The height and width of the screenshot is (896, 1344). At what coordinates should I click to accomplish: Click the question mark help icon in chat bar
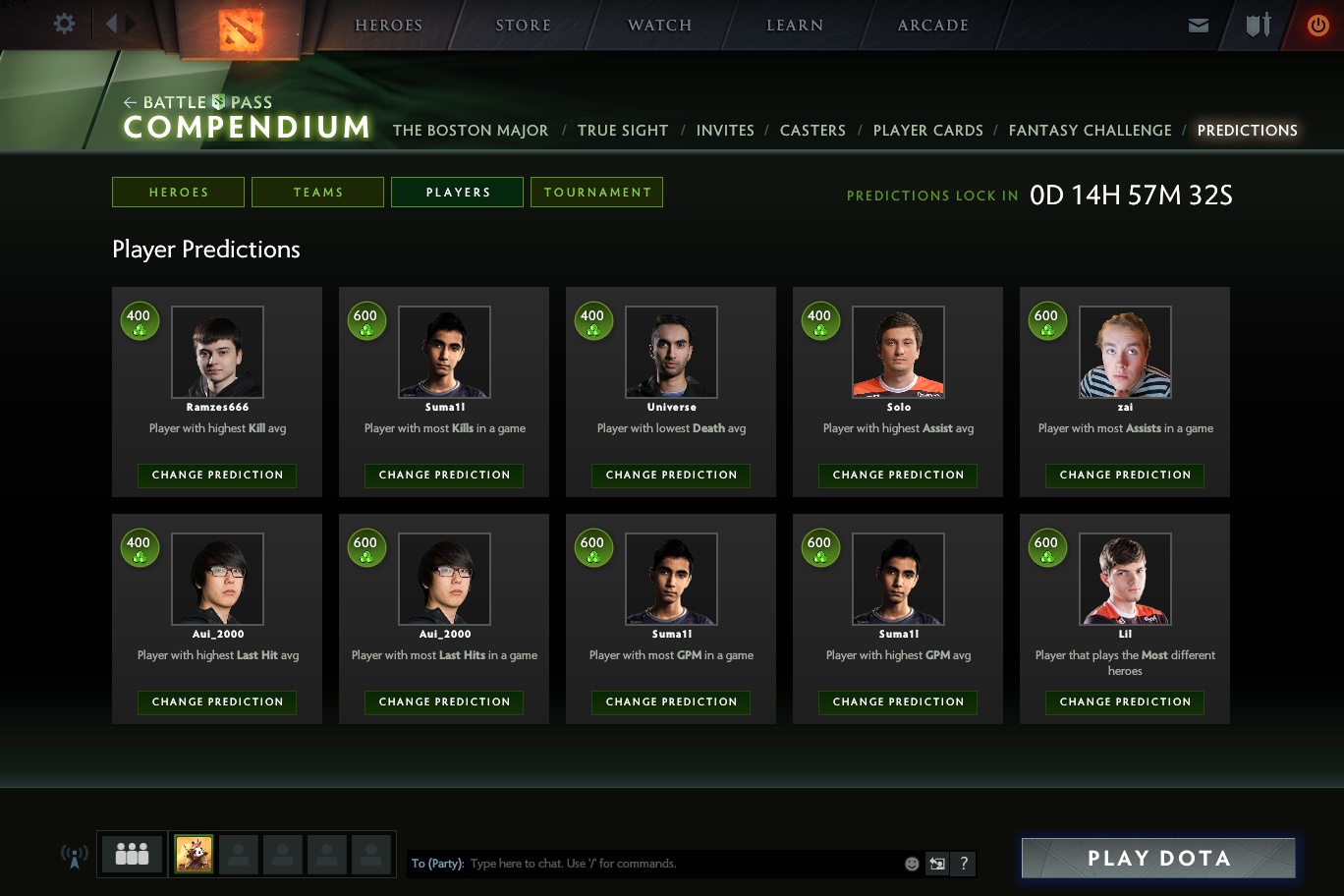pyautogui.click(x=963, y=864)
